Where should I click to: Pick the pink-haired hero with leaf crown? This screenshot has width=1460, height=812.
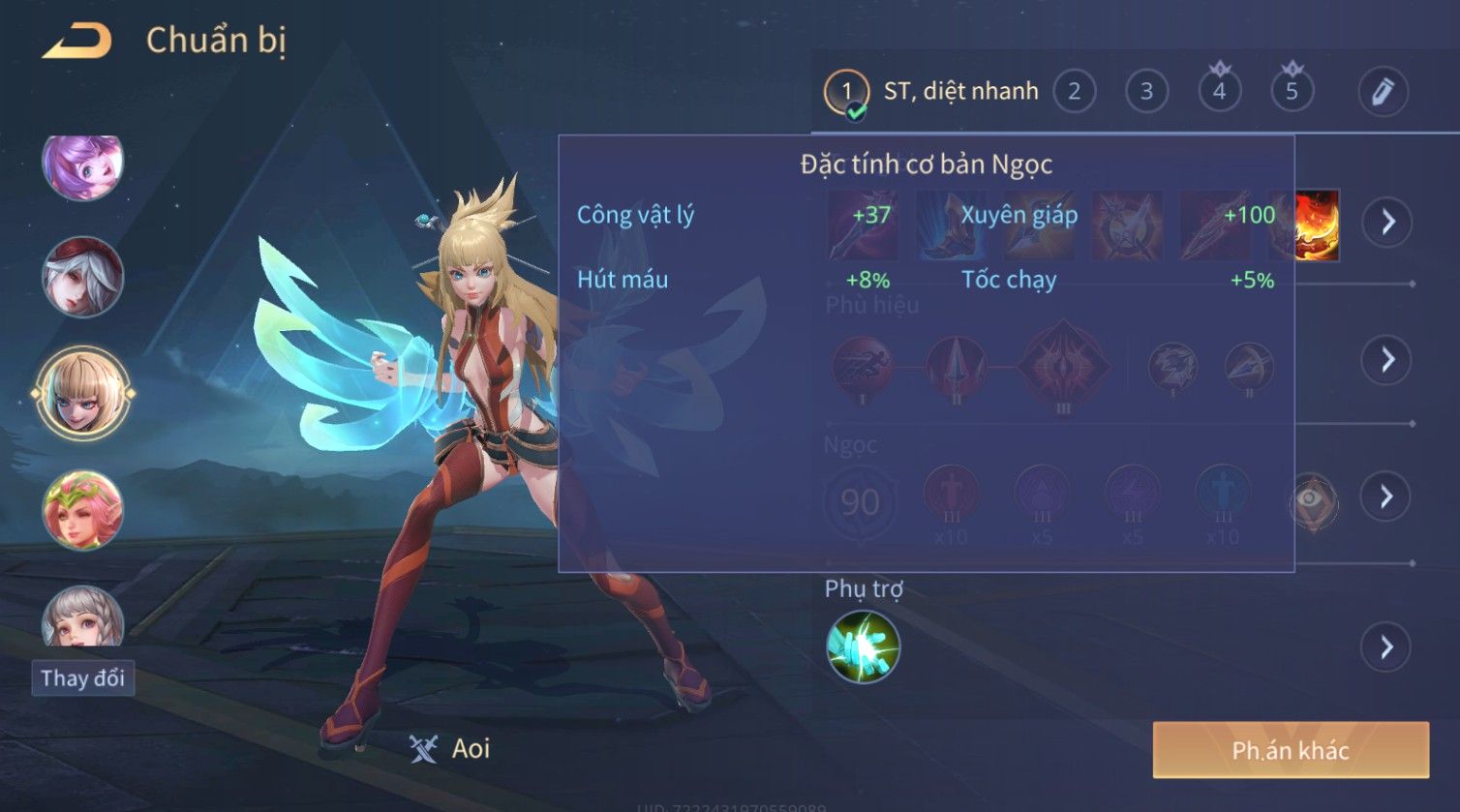click(x=83, y=510)
